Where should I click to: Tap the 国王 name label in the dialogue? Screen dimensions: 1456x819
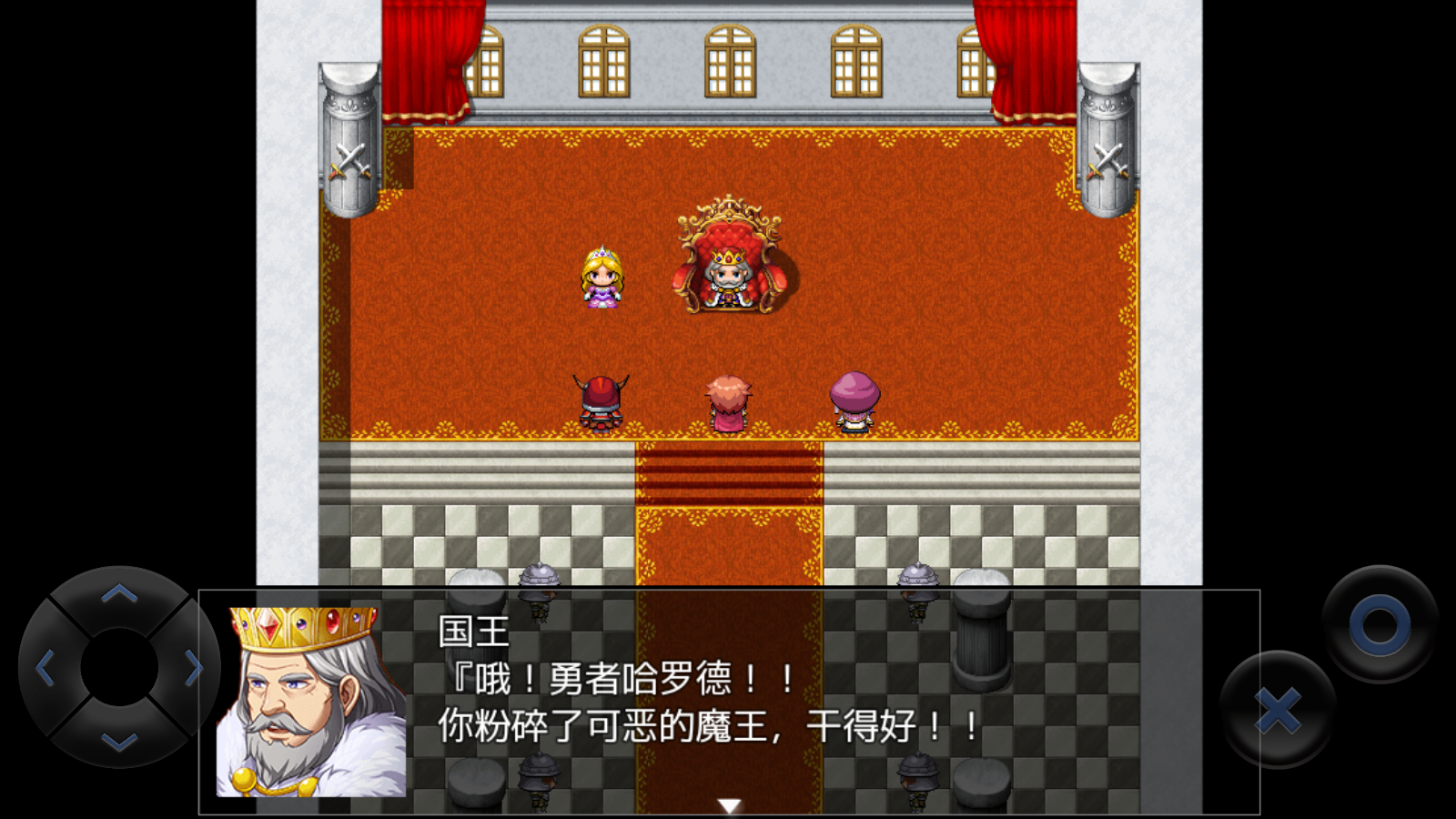pyautogui.click(x=475, y=630)
